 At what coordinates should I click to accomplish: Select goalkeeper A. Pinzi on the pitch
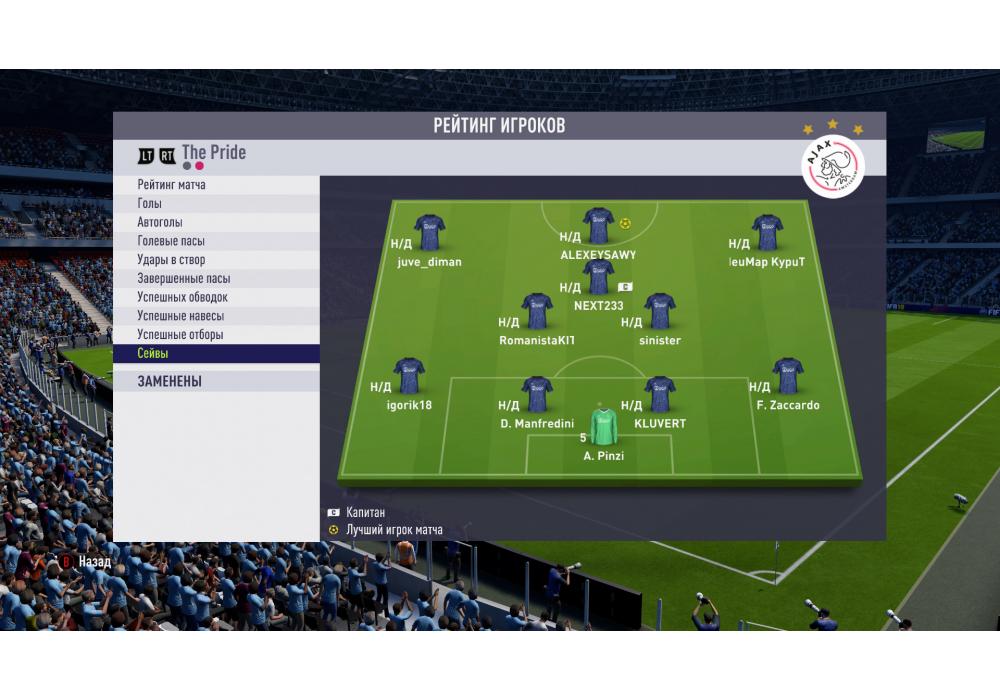tap(603, 427)
